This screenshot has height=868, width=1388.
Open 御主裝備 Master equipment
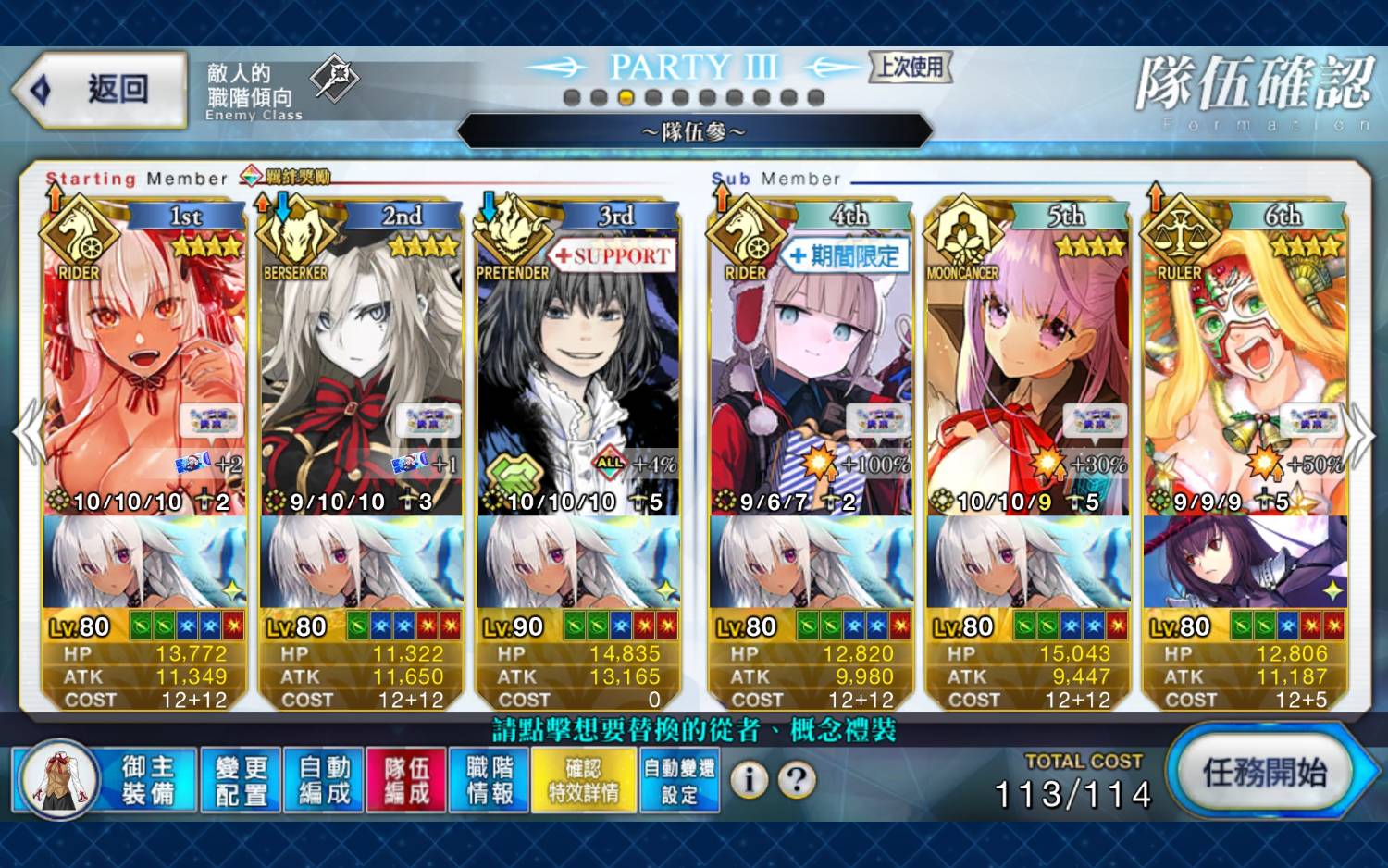point(105,780)
